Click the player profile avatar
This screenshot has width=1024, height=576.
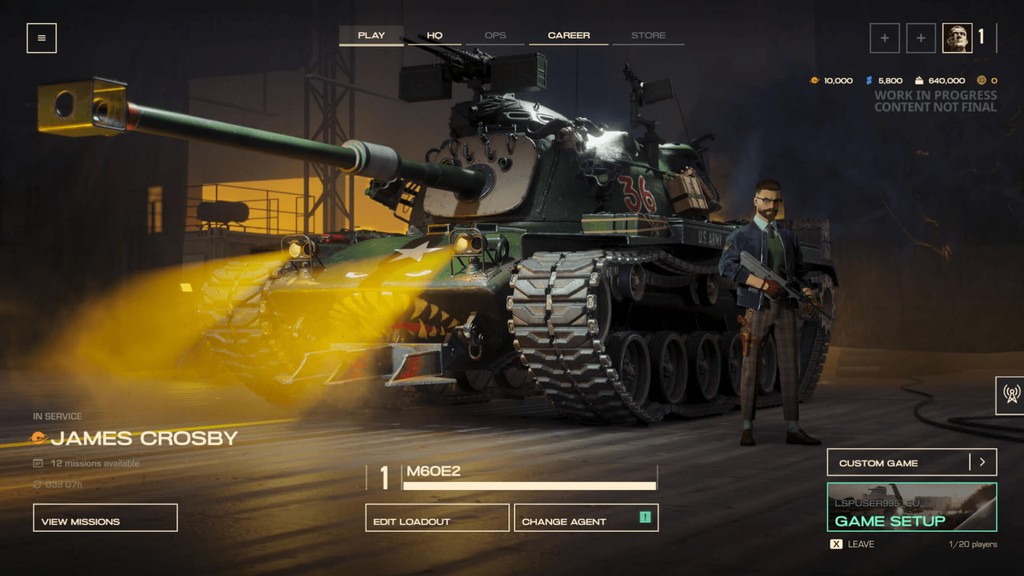(x=956, y=38)
